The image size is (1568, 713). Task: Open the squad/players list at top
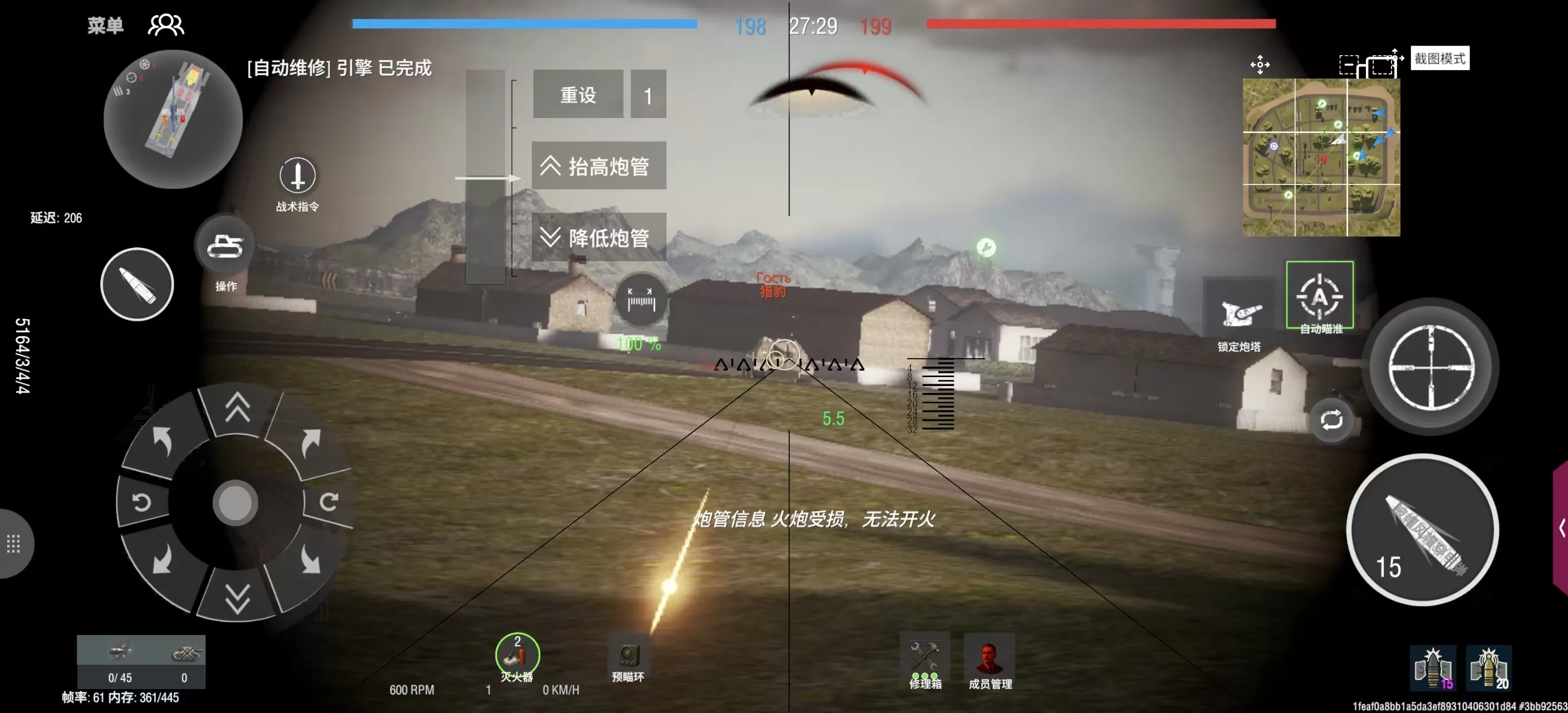[x=166, y=25]
